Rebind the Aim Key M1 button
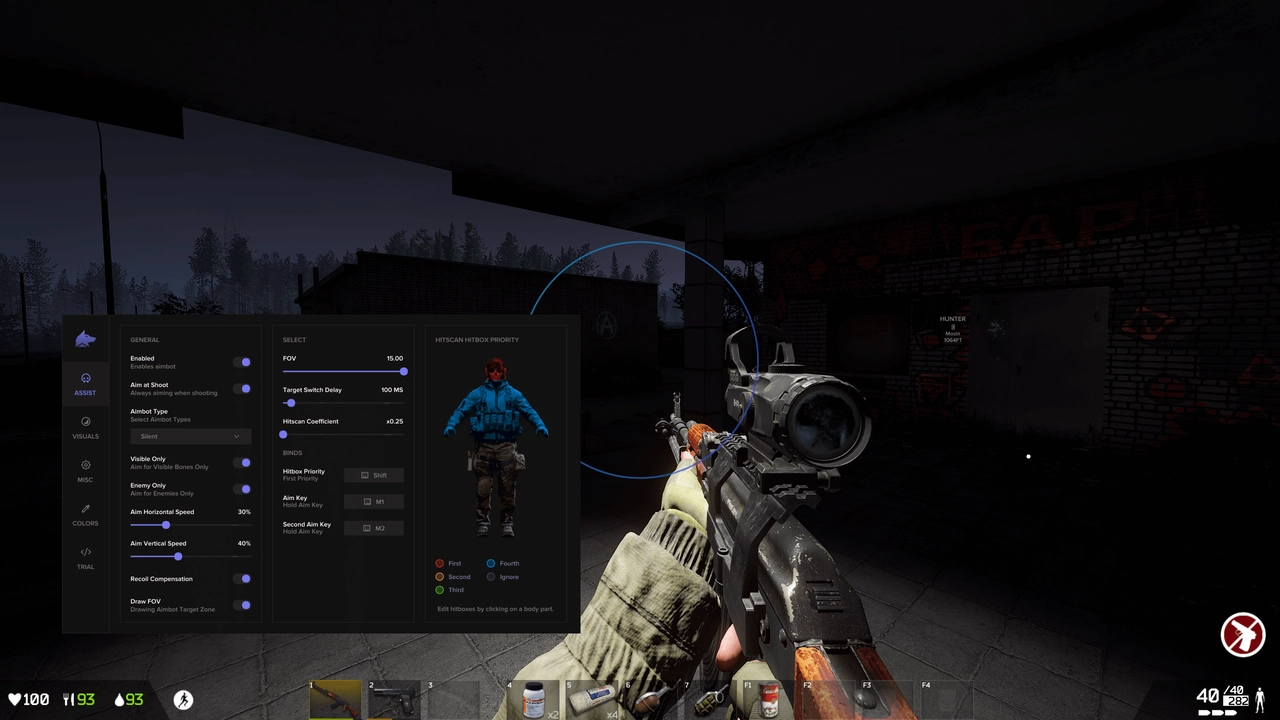The image size is (1280, 720). [x=375, y=501]
